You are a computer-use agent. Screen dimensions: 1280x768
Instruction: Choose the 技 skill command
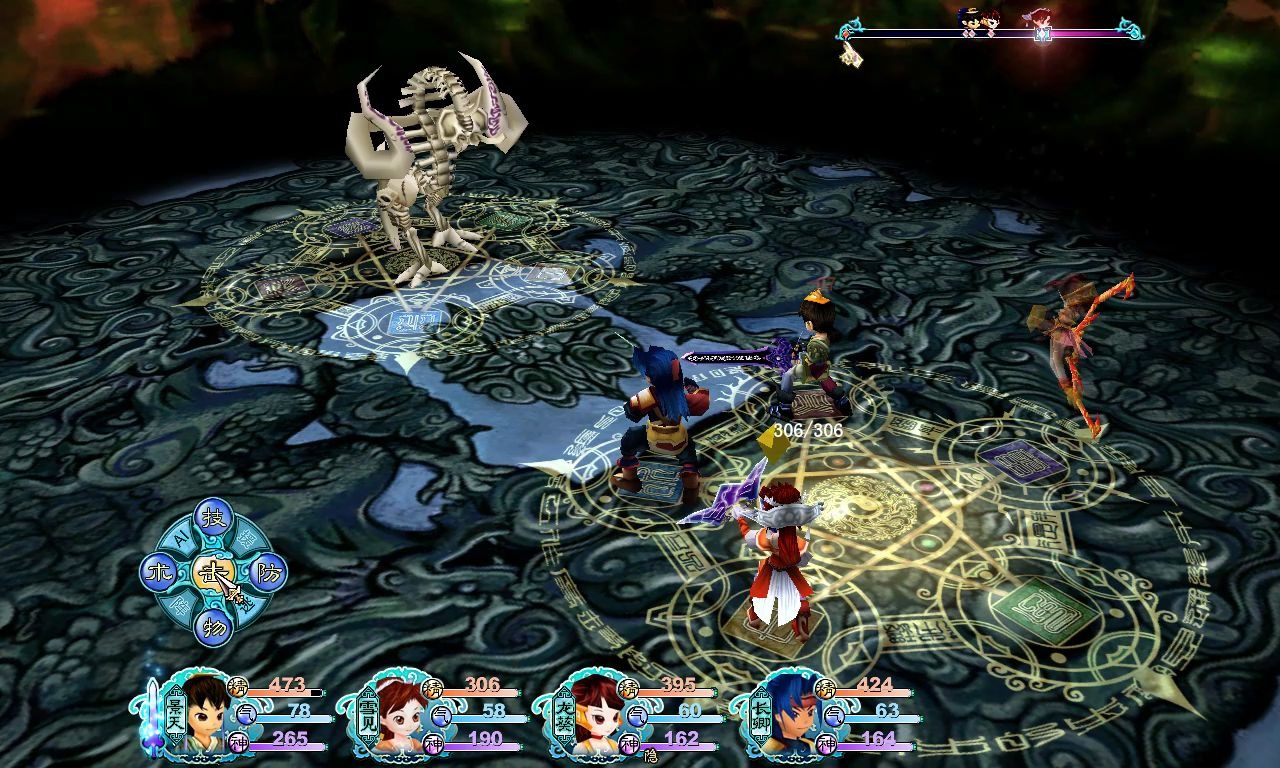[x=213, y=517]
